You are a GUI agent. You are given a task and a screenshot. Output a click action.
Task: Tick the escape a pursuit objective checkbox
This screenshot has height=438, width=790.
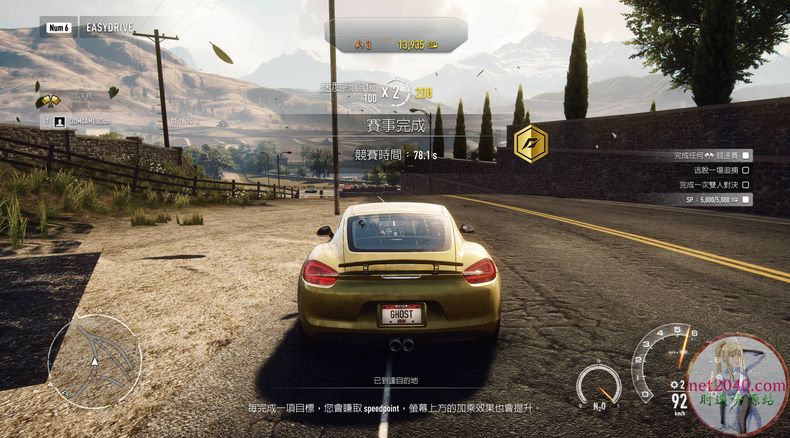click(746, 170)
